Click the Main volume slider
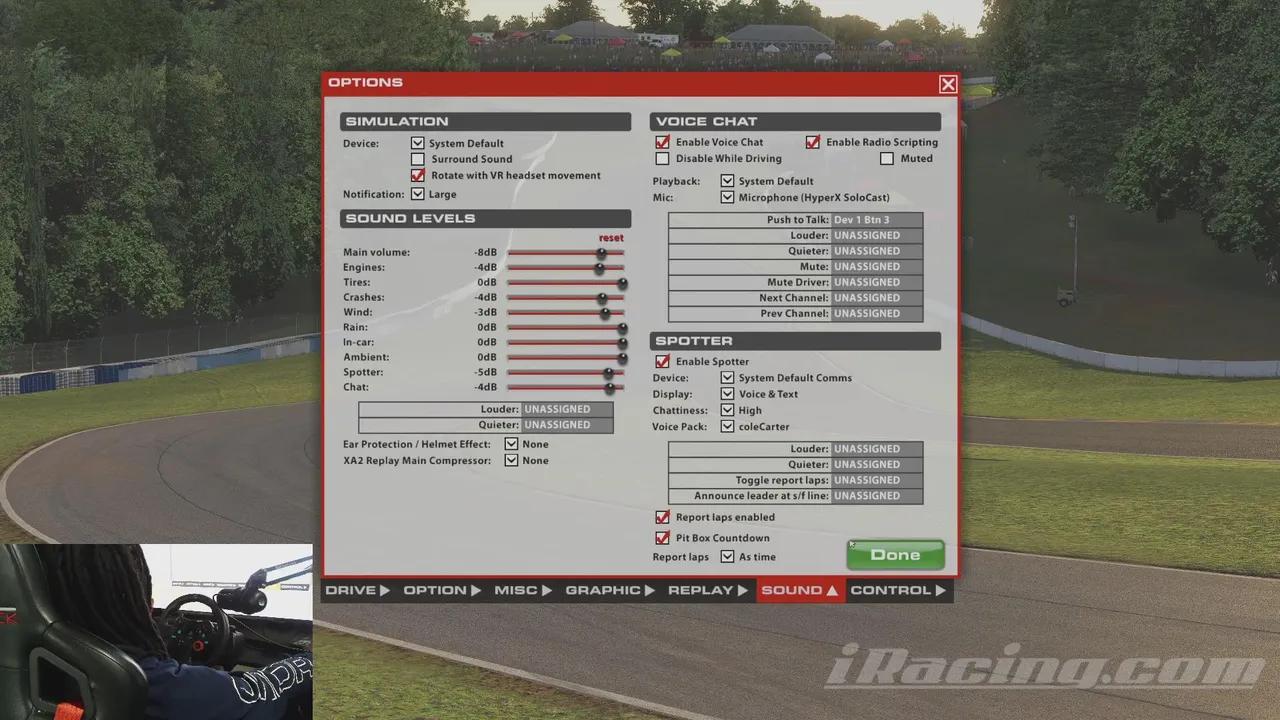Viewport: 1280px width, 720px height. (x=565, y=253)
